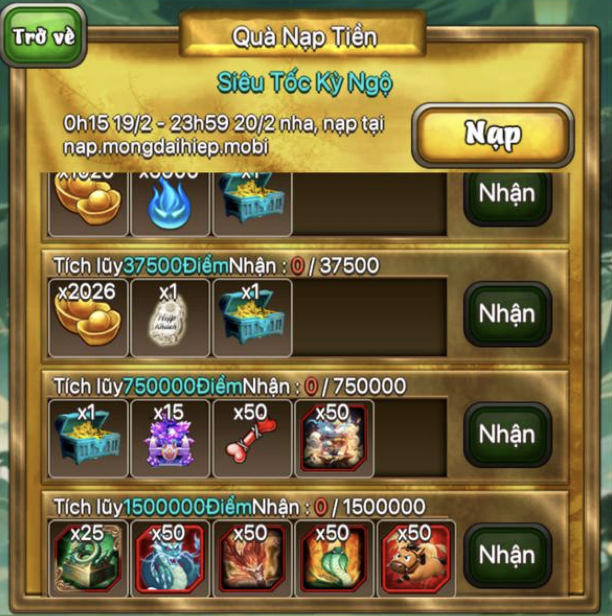Image resolution: width=612 pixels, height=616 pixels.
Task: Select the treasure chest in the 37500 row
Action: coord(251,317)
